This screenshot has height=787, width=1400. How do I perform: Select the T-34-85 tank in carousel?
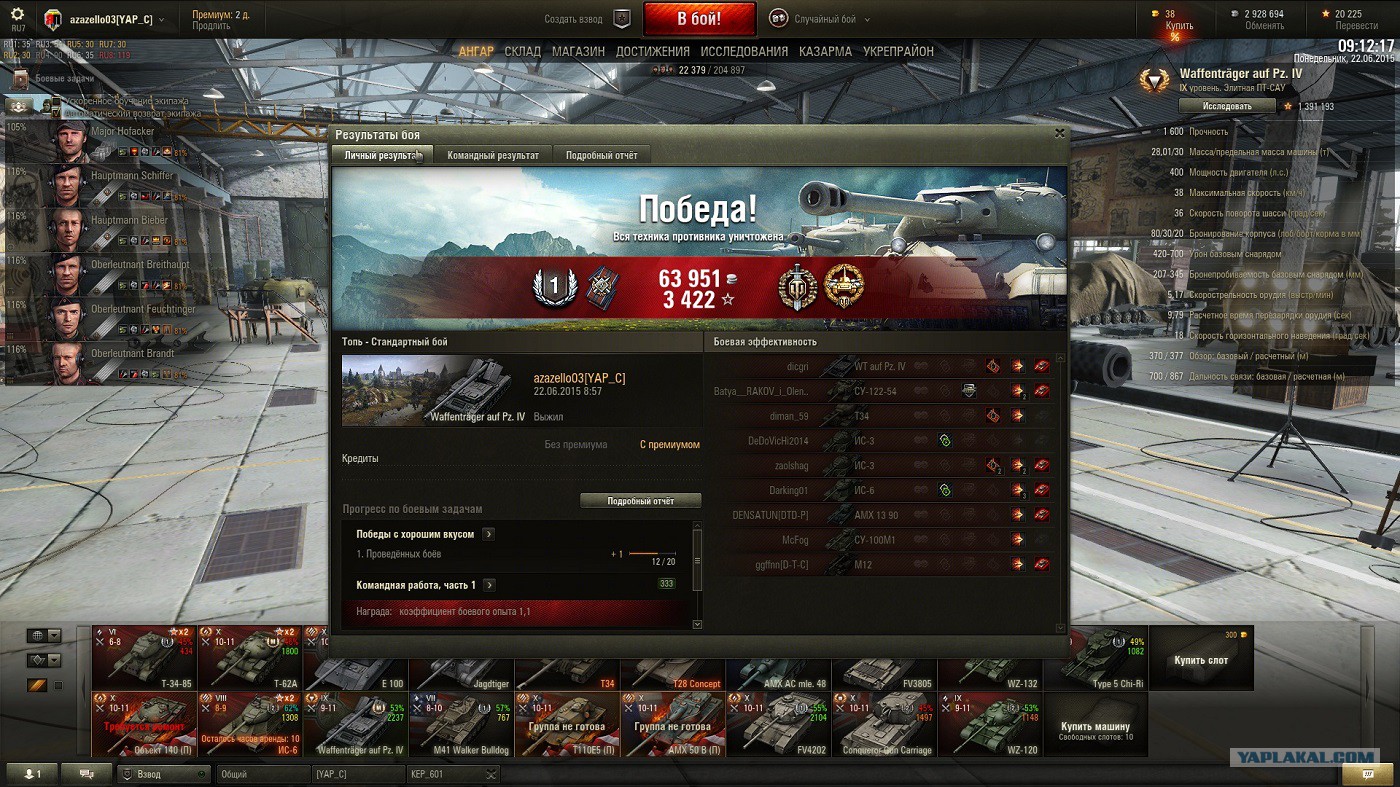pos(144,657)
